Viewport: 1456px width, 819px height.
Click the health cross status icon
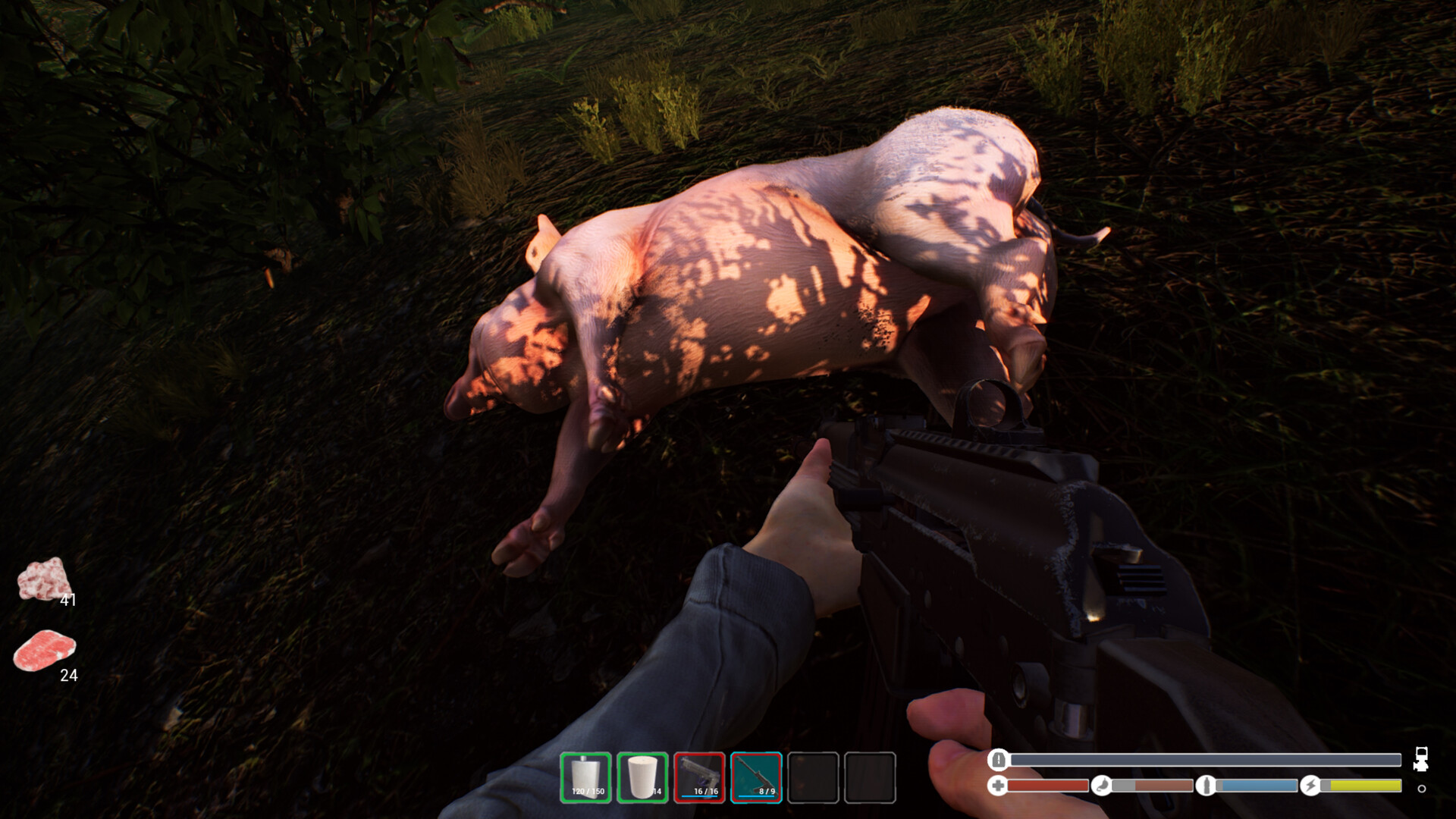point(998,786)
